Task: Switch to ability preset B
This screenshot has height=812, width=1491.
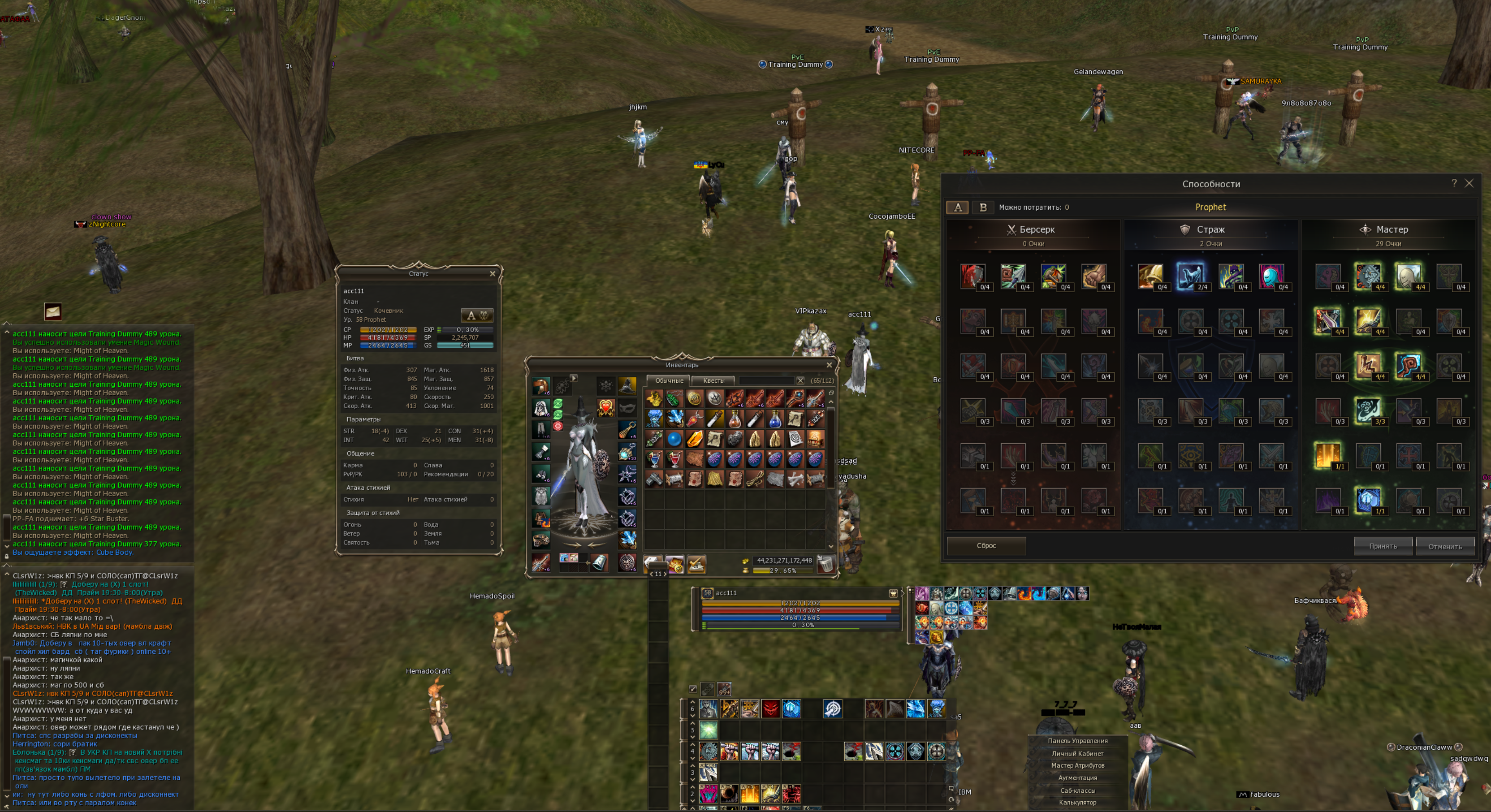Action: click(x=982, y=207)
